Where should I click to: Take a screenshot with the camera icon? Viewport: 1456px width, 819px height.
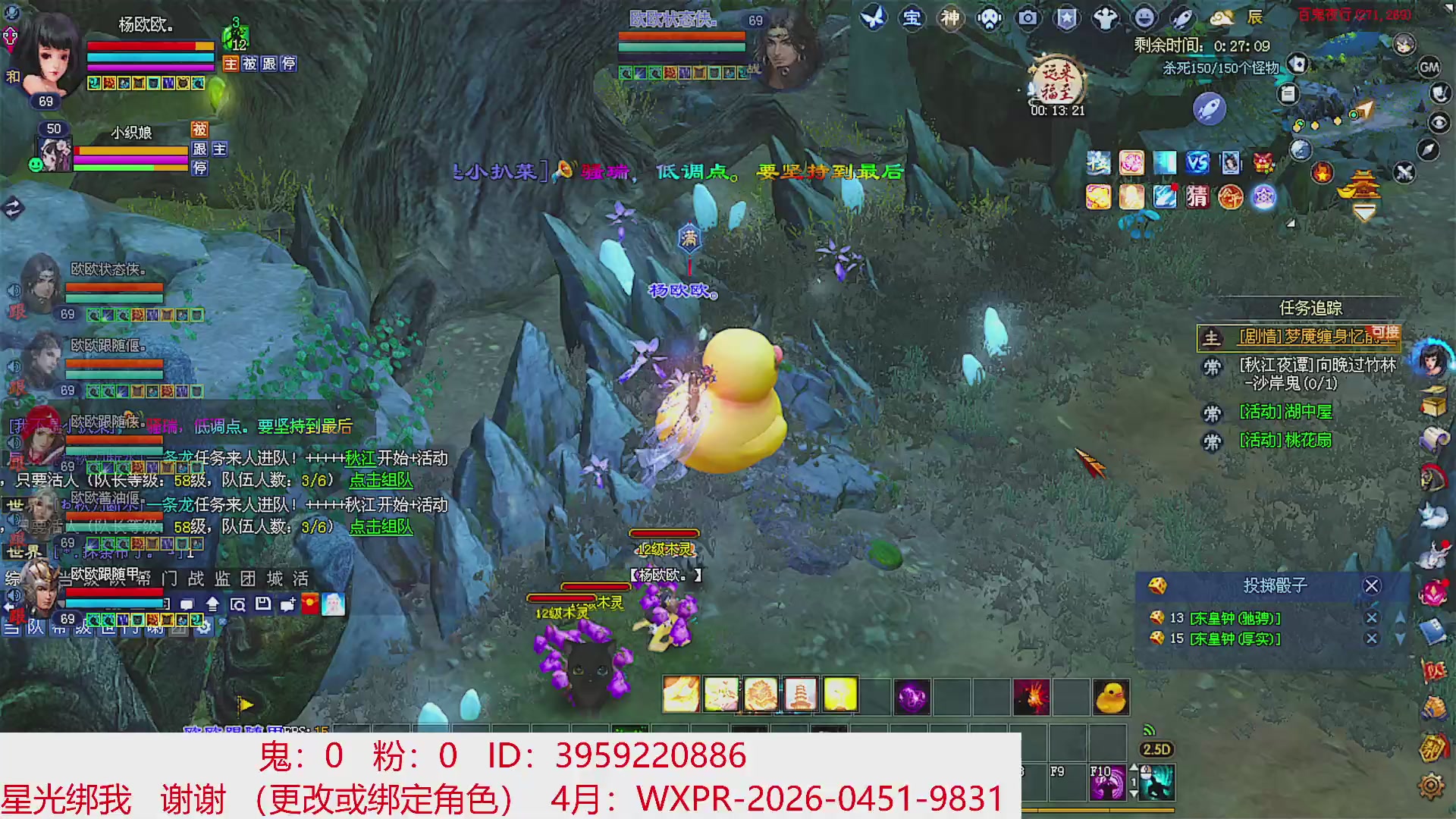point(1028,19)
